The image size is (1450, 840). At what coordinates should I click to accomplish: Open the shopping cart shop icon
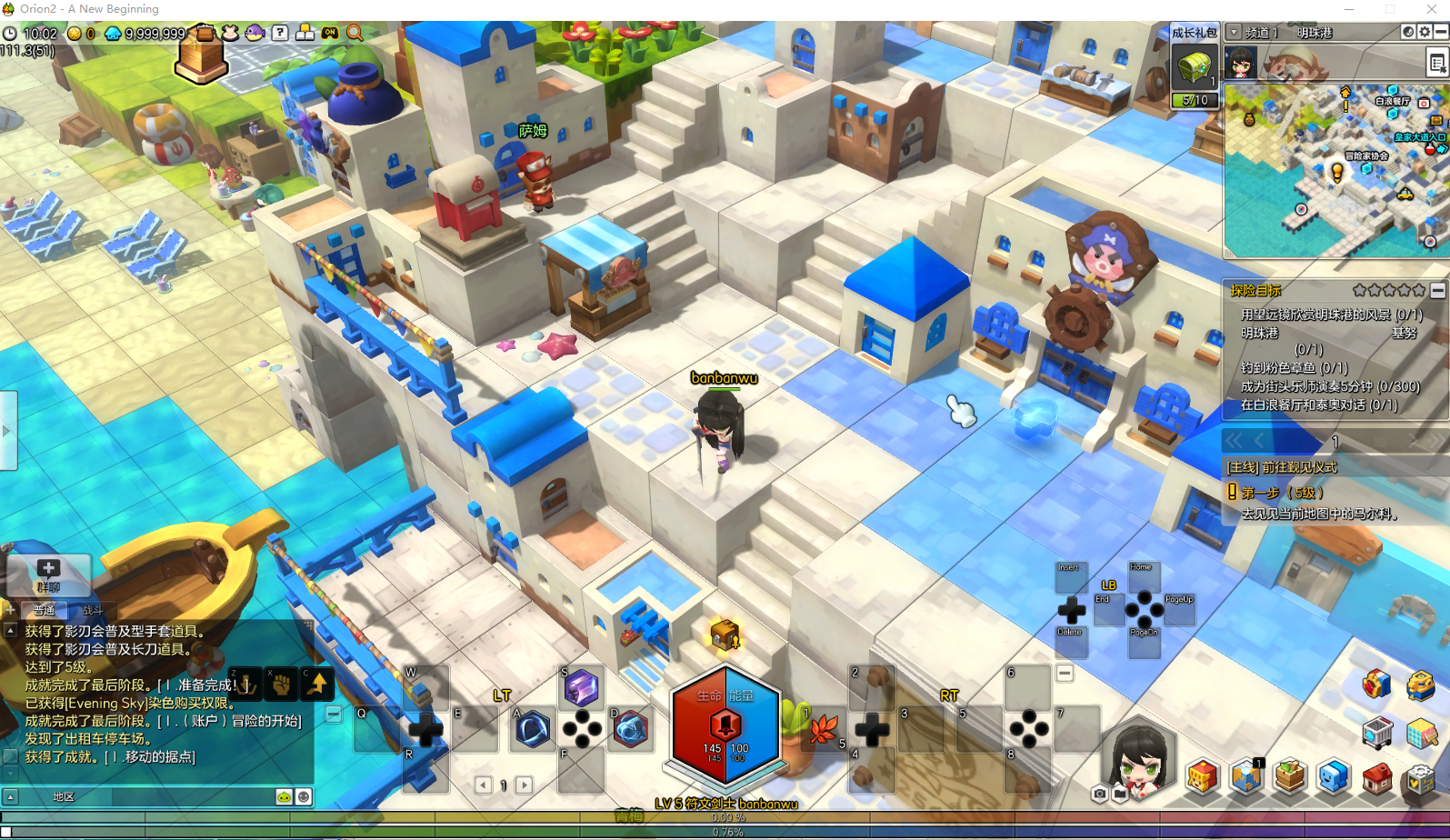click(1377, 731)
